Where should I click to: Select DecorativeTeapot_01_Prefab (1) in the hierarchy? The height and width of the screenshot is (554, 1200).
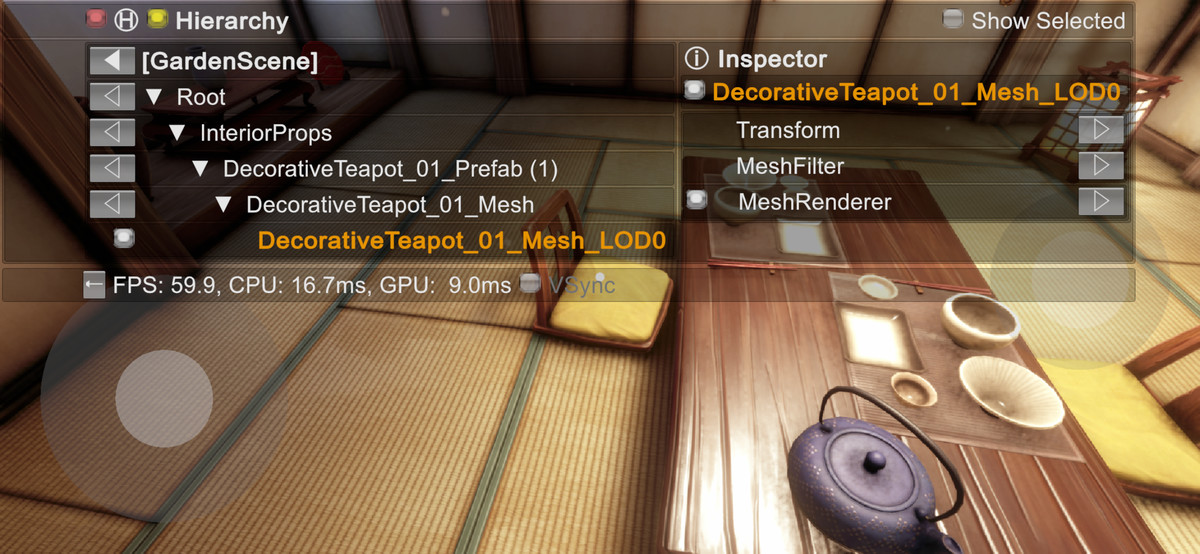coord(390,169)
